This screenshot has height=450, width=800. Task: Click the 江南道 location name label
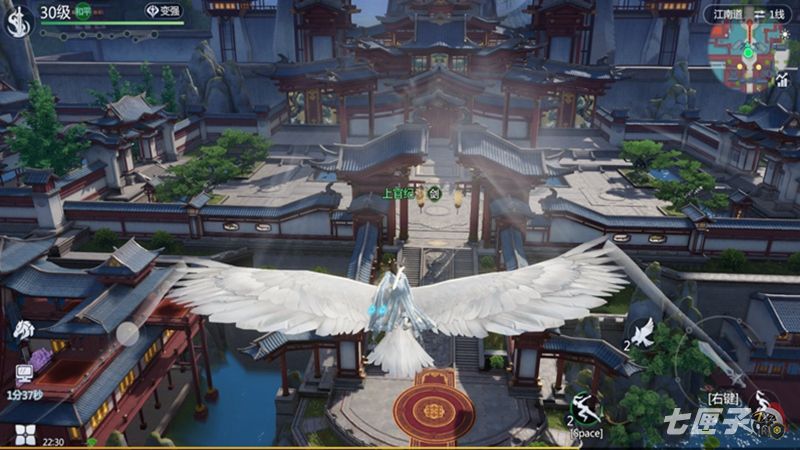729,14
